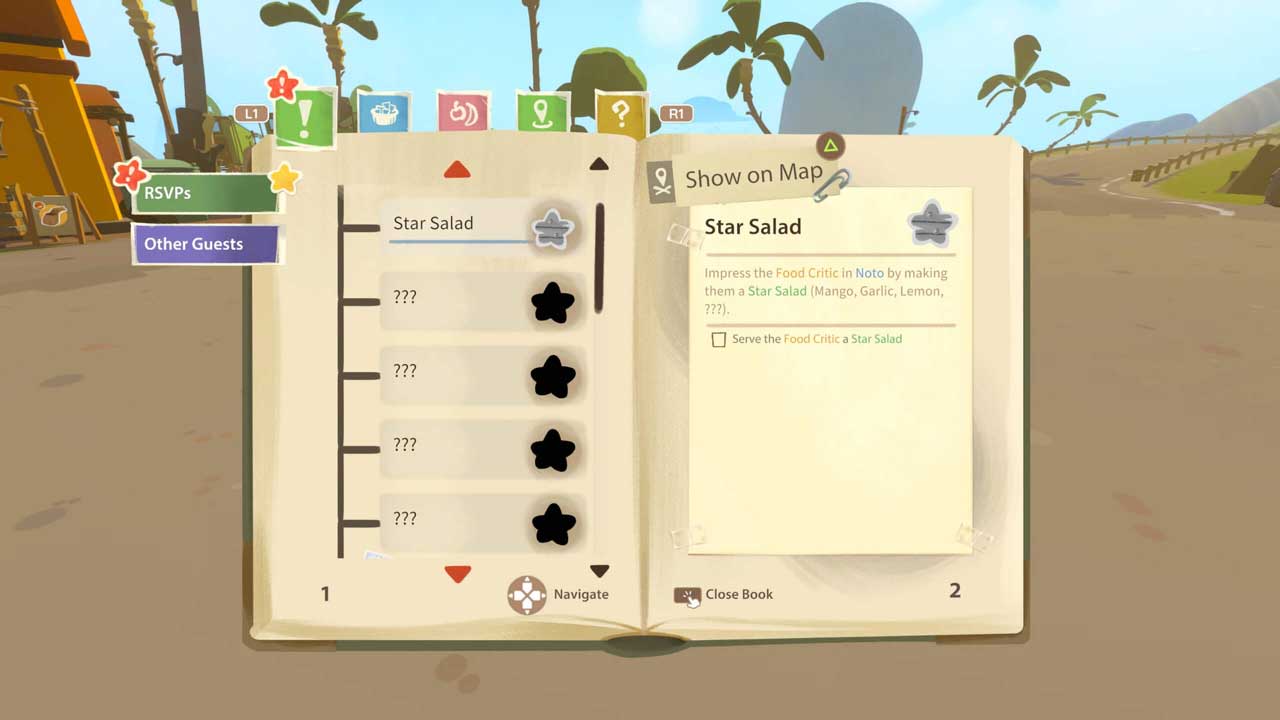
Task: Close the book
Action: 724,595
